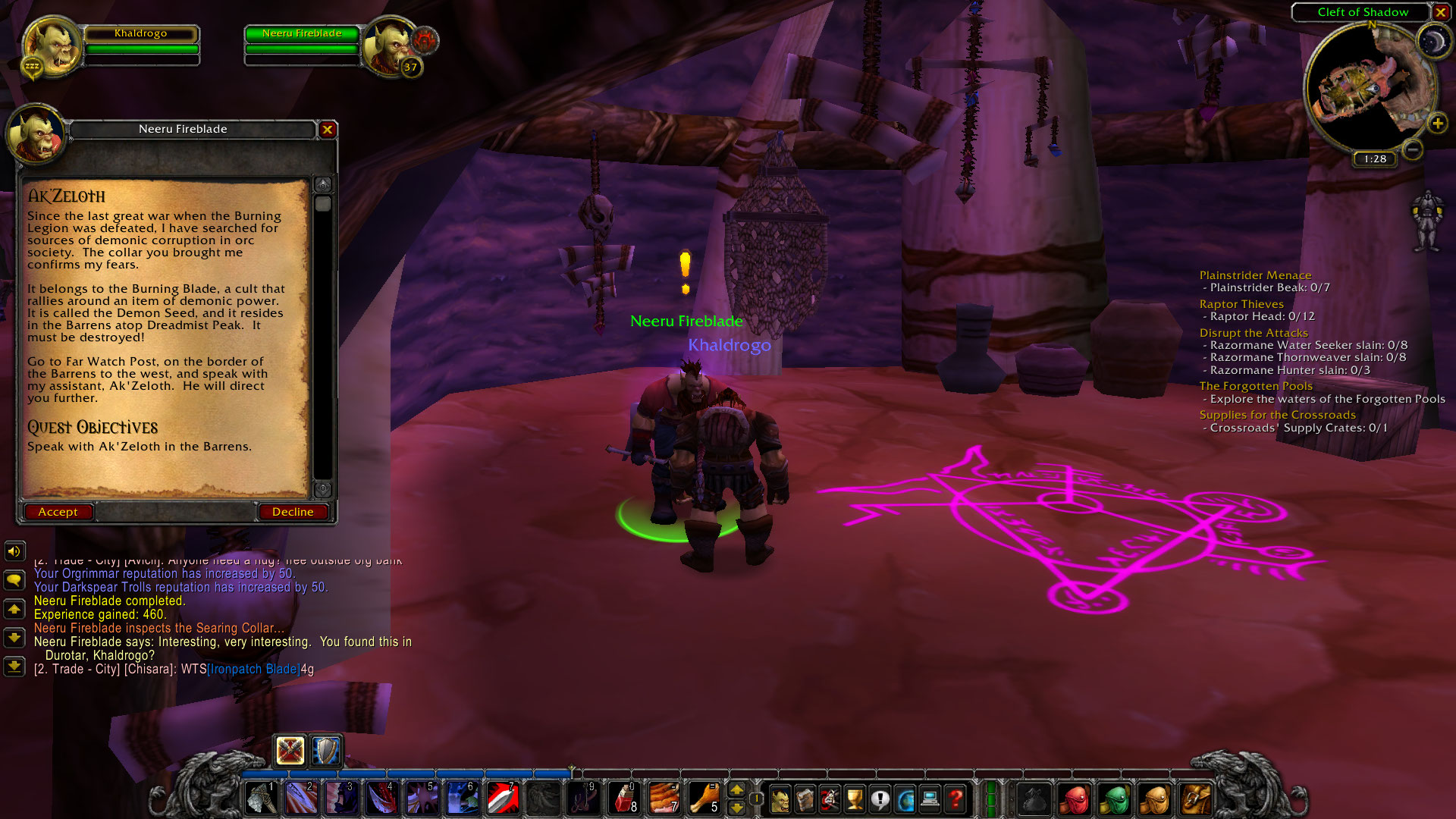Open the world map globe icon
The image size is (1456, 819).
tap(907, 799)
